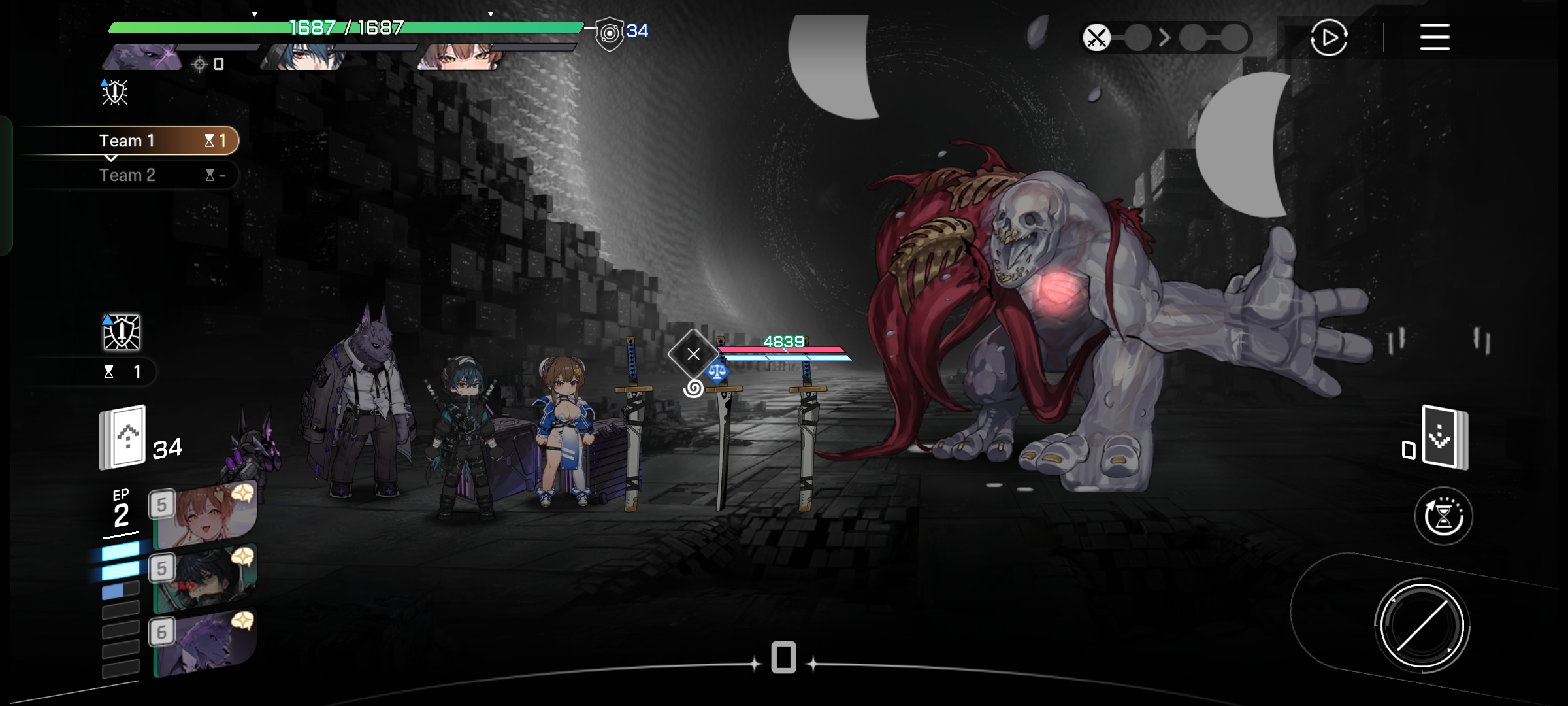Viewport: 1568px width, 706px height.
Task: Inspect the enemy's blue scales status icon
Action: click(717, 373)
